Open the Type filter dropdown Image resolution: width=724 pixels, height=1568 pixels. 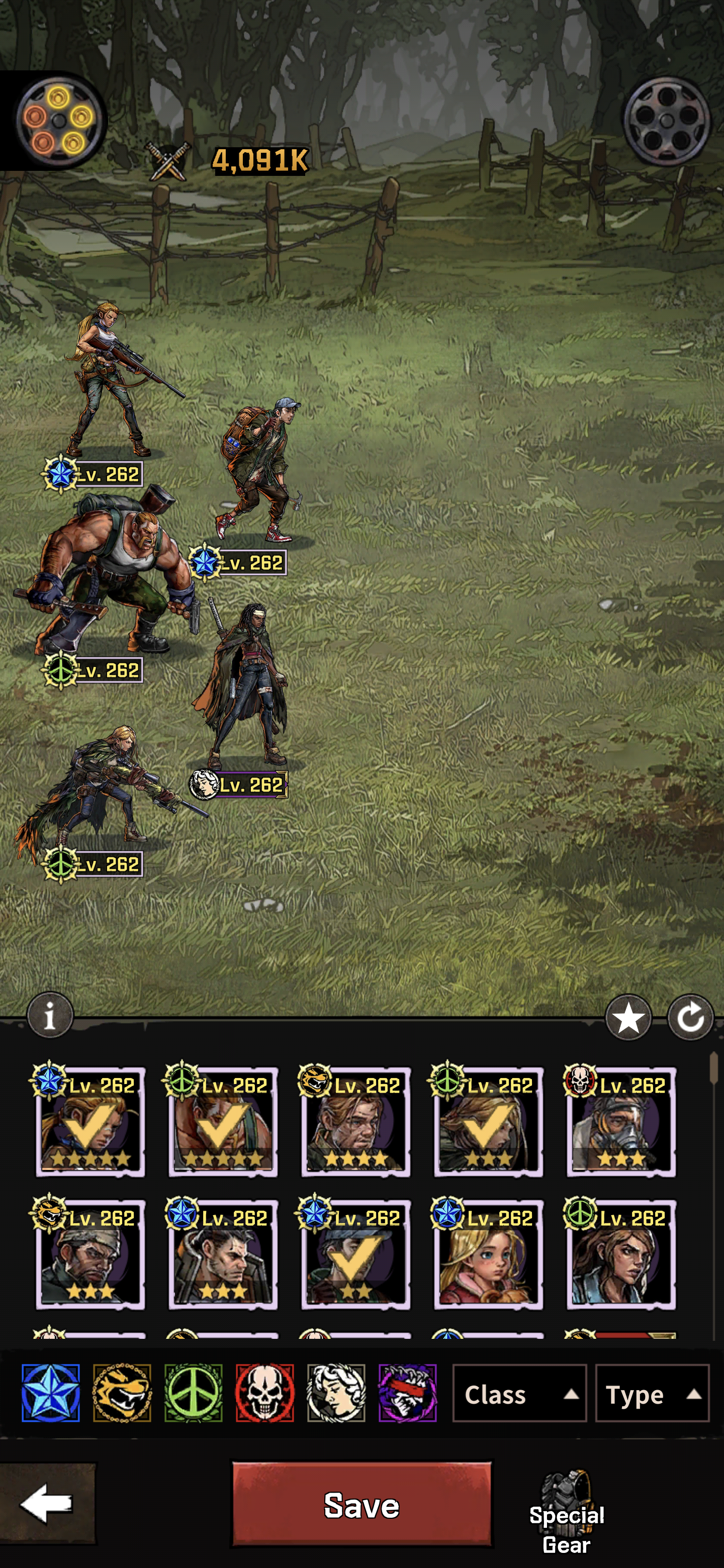[651, 1394]
